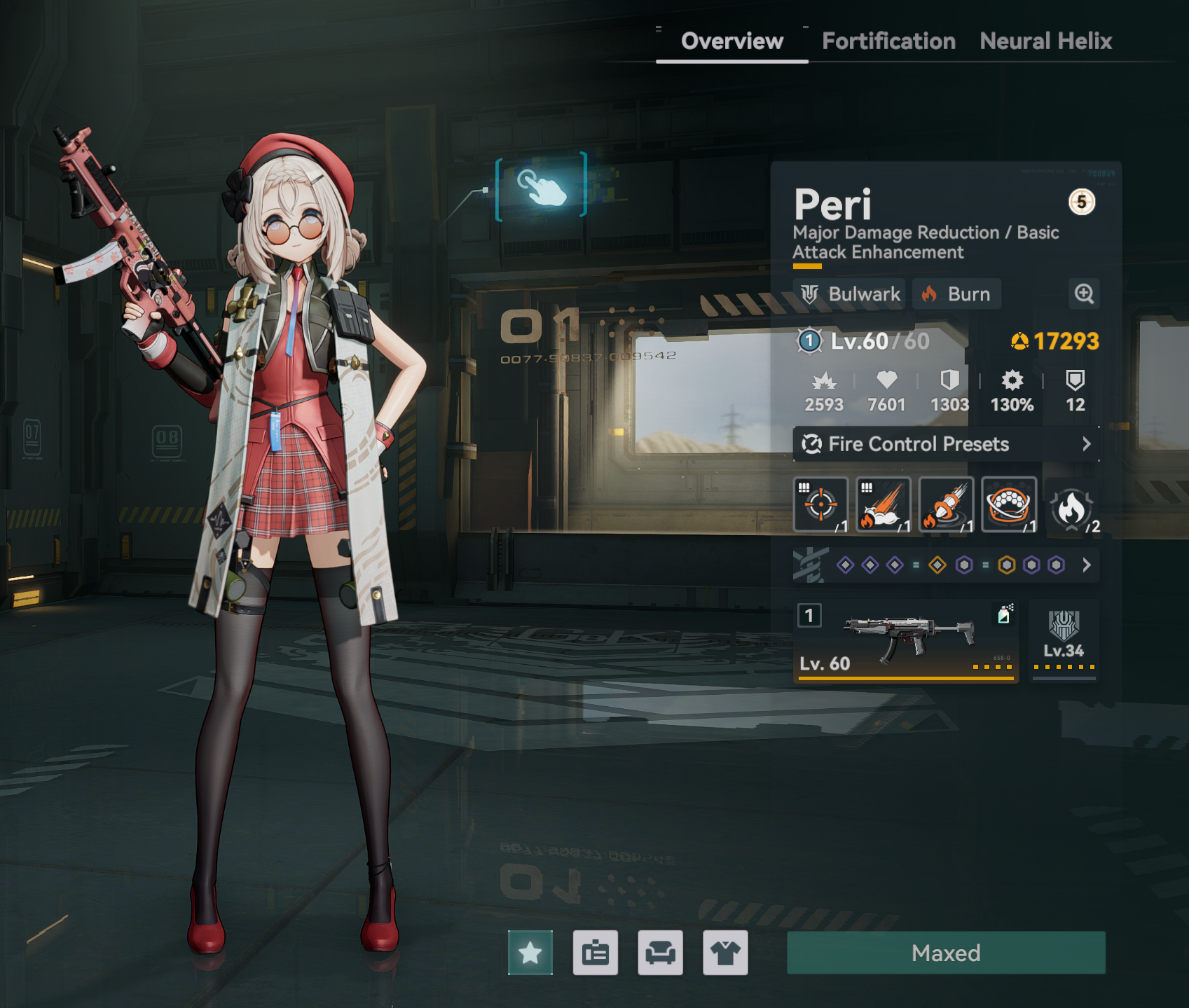Switch to the Fortification tab
Viewport: 1189px width, 1008px height.
888,41
